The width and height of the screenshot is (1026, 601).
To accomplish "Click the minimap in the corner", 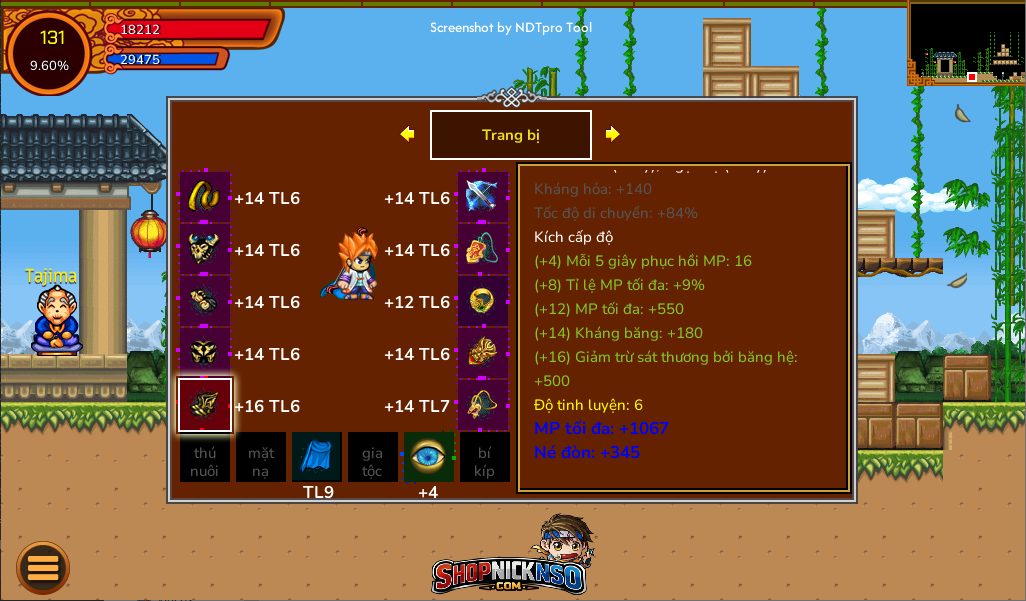I will coord(966,42).
